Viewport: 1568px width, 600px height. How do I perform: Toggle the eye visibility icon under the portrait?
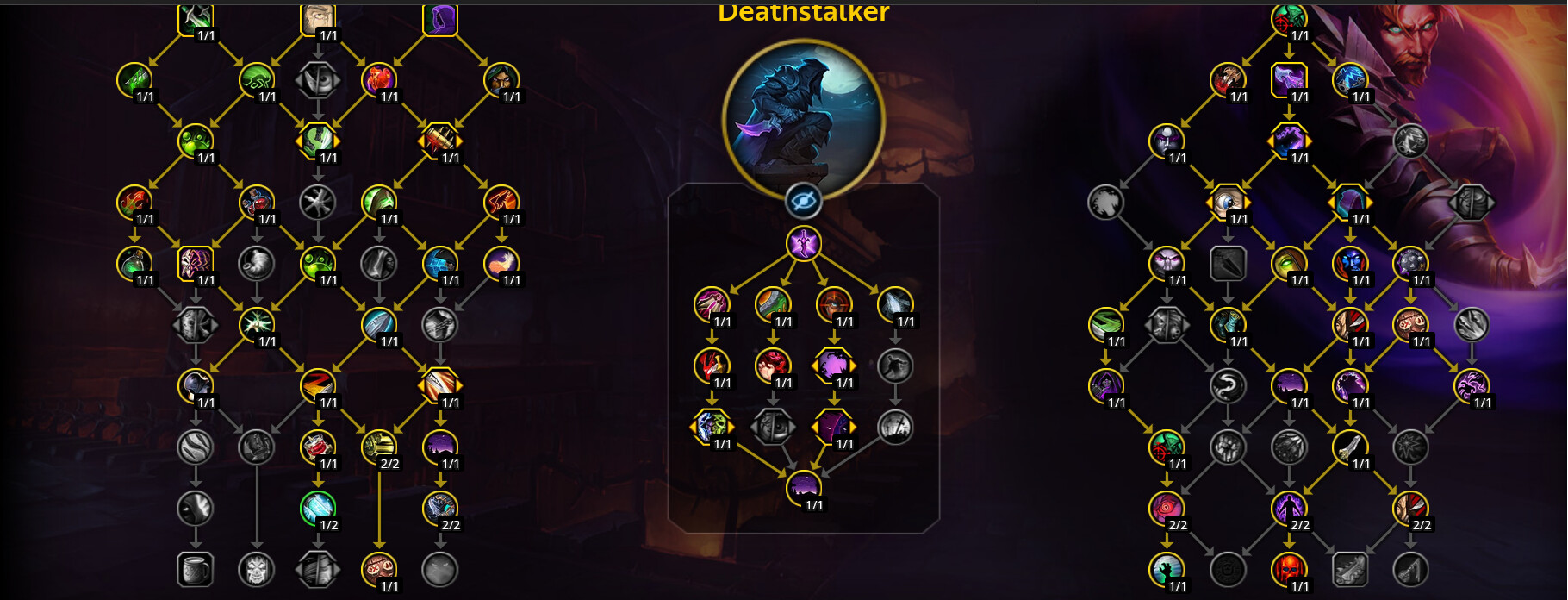(803, 202)
